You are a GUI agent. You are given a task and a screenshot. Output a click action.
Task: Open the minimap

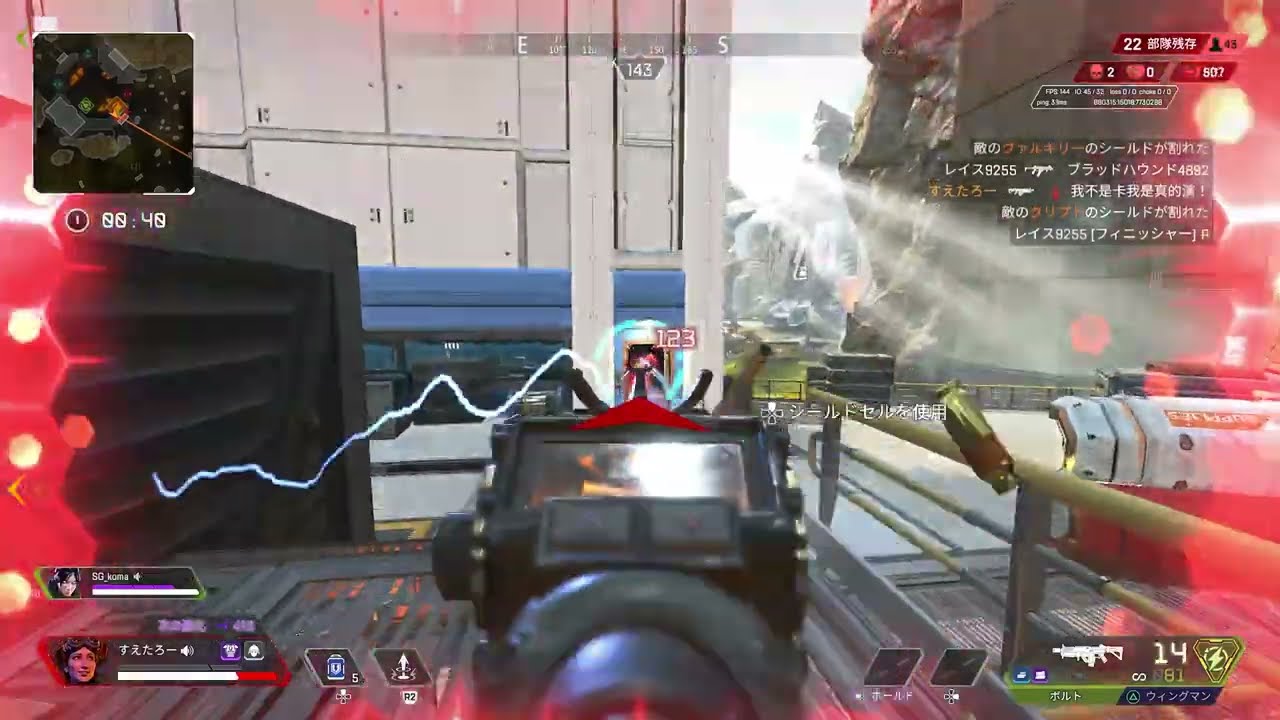coord(113,112)
